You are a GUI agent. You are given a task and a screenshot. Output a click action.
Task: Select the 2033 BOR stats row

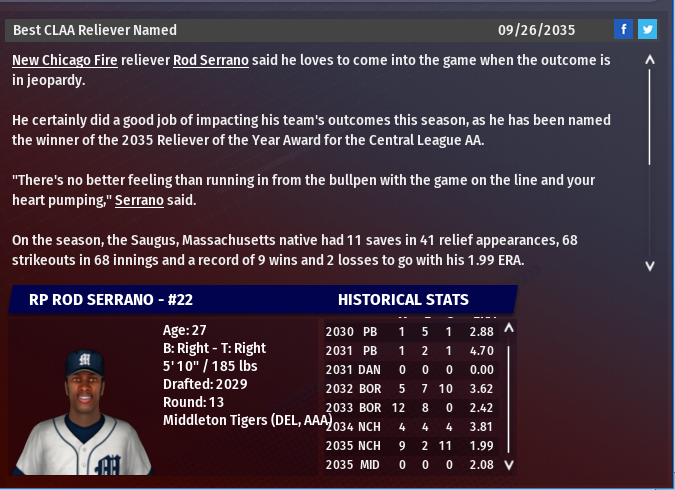pos(414,407)
